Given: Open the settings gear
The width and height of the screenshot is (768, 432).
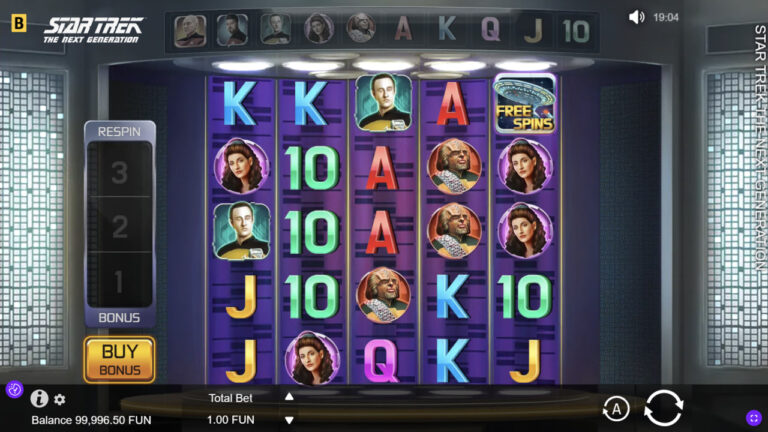Looking at the screenshot, I should coord(60,399).
